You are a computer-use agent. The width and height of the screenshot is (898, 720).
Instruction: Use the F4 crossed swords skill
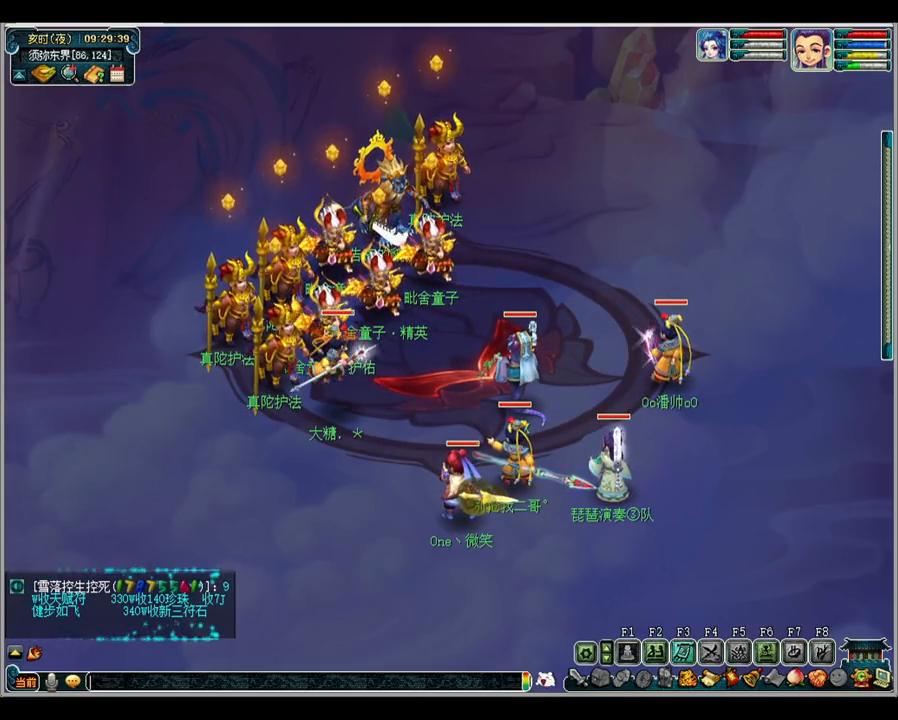(711, 653)
